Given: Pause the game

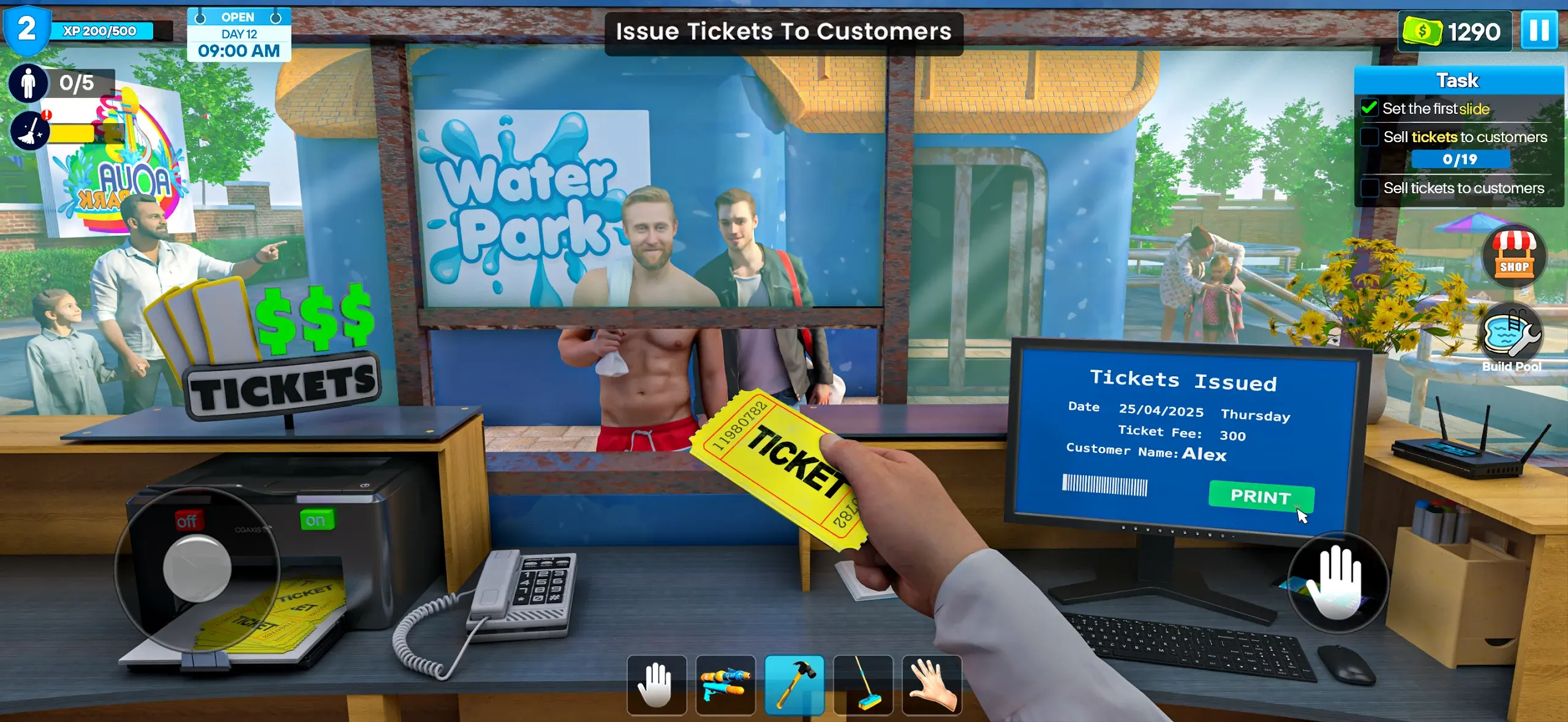Looking at the screenshot, I should (1539, 30).
